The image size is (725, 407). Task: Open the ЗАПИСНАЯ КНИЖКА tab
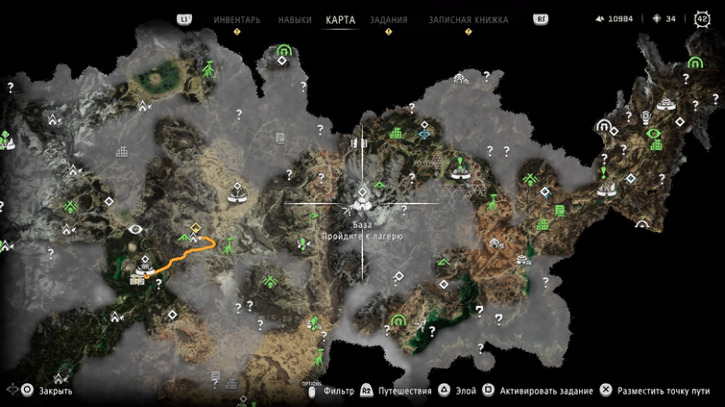468,19
